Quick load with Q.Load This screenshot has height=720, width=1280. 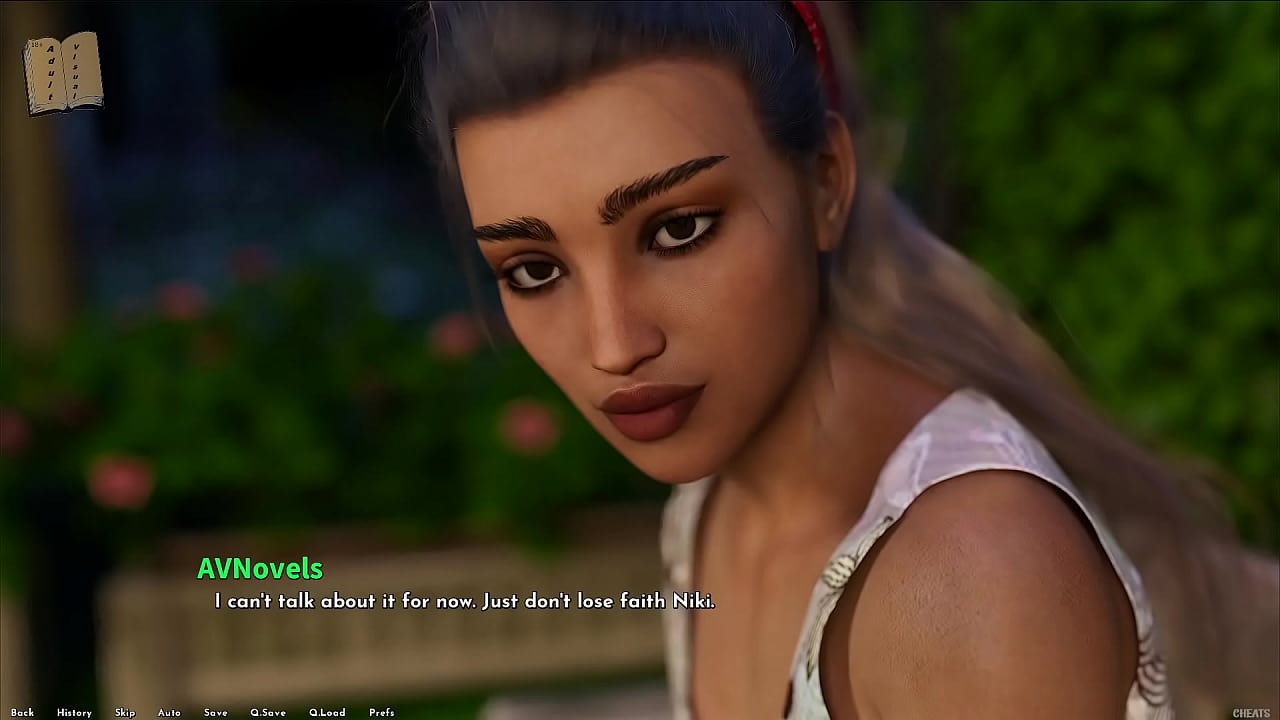point(327,713)
